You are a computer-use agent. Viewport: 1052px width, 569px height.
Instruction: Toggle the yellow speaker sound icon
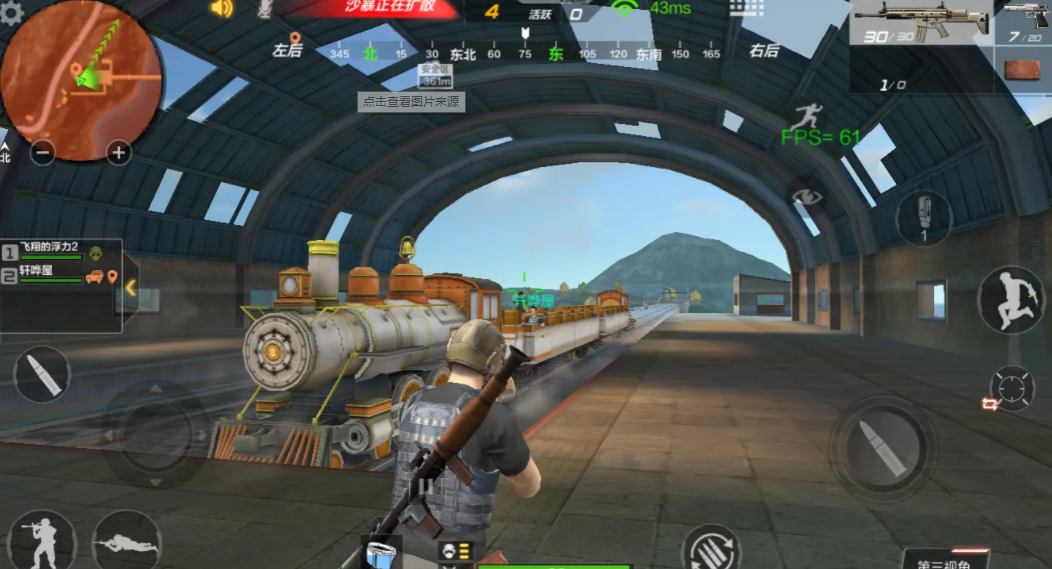coord(221,9)
